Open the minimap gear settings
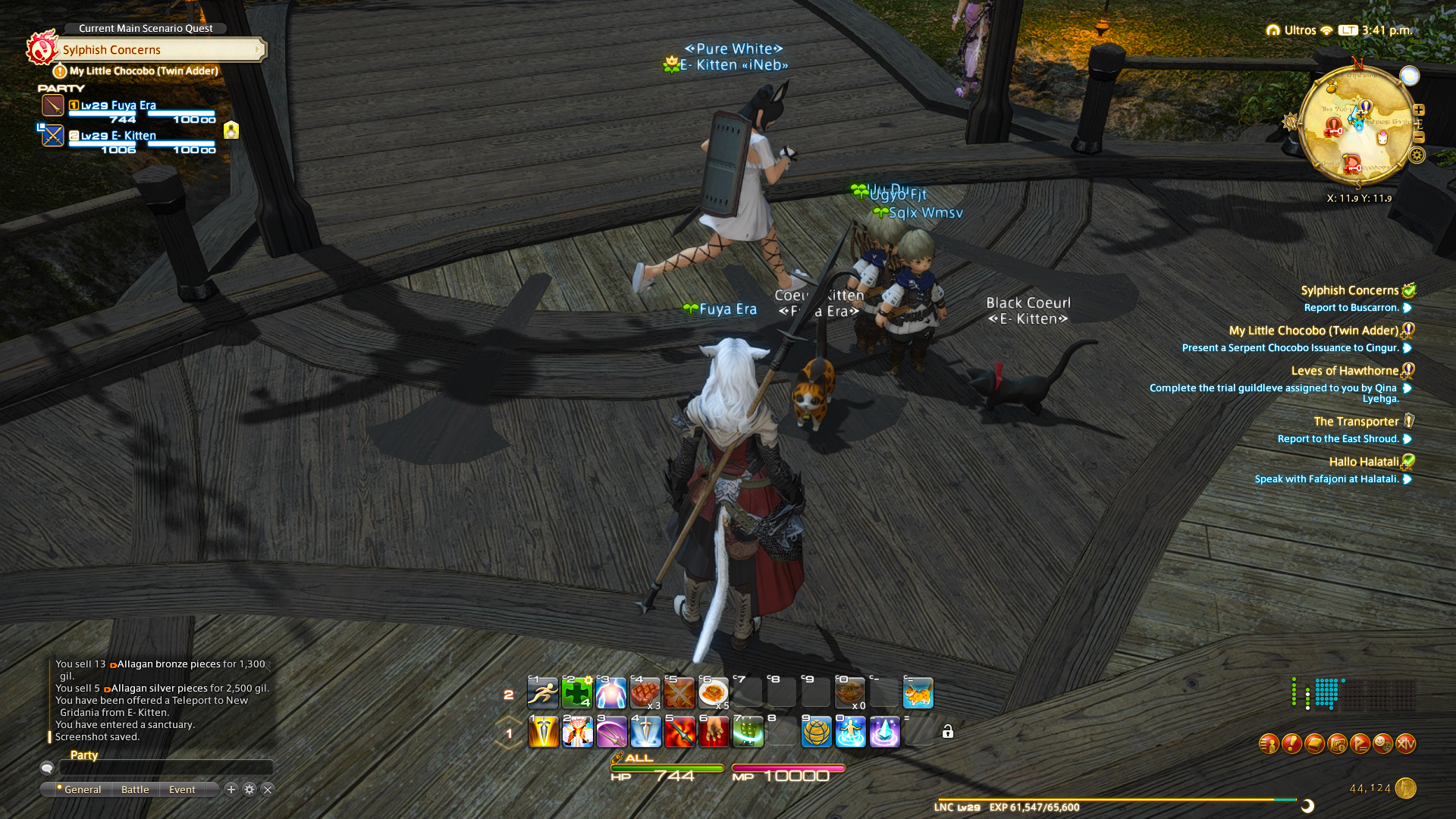Image resolution: width=1456 pixels, height=819 pixels. 1417,155
